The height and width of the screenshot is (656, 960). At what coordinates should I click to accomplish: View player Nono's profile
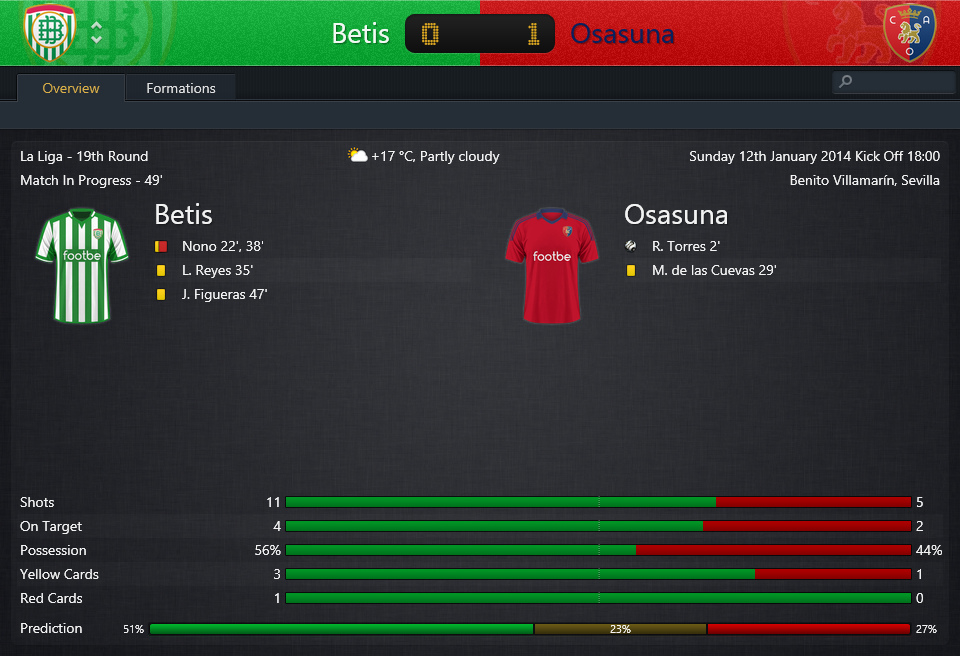[198, 246]
